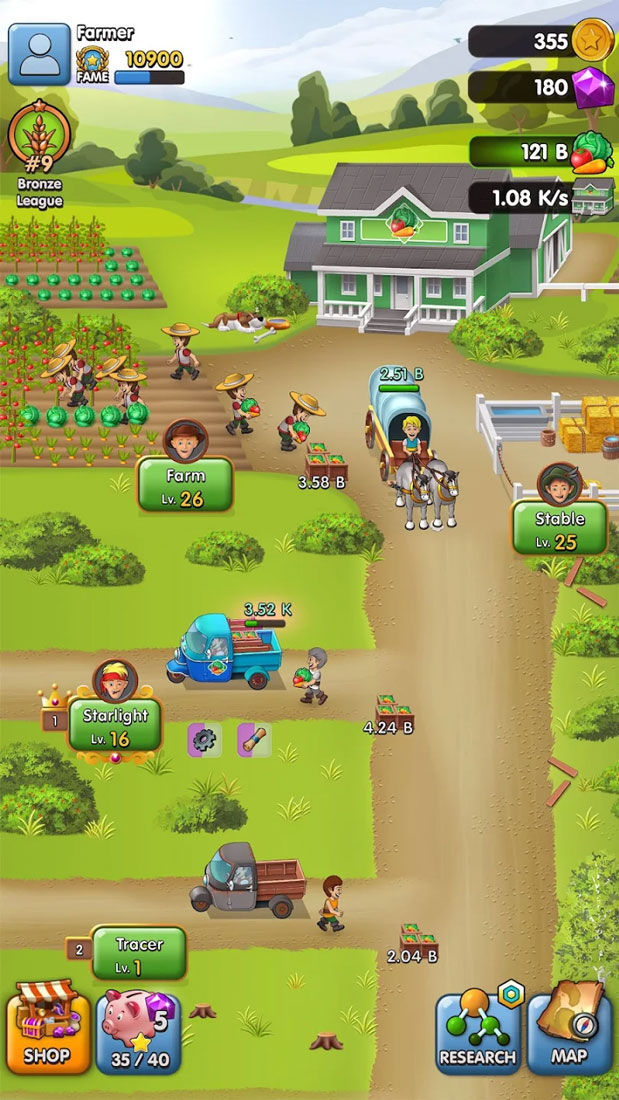Select the Farm level 26 upgrade label

(185, 485)
